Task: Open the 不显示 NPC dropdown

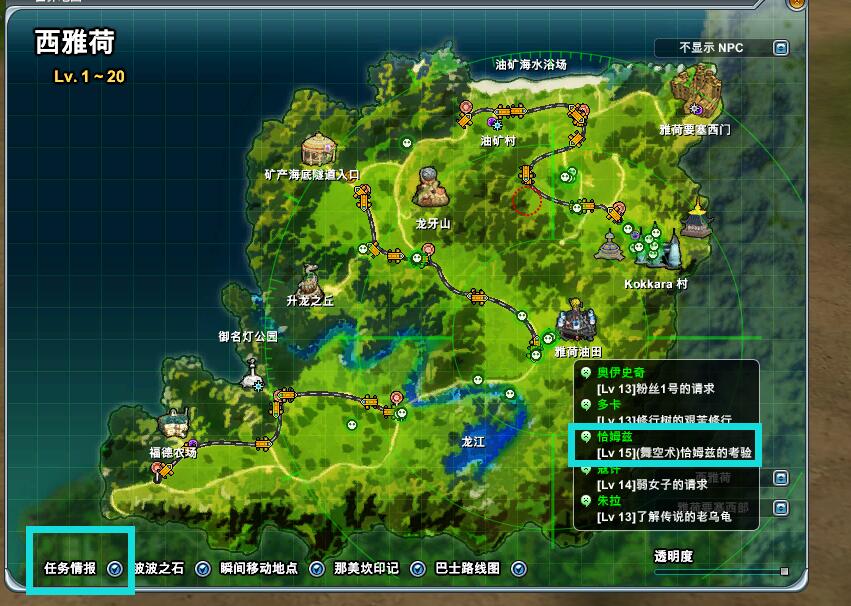Action: tap(780, 48)
